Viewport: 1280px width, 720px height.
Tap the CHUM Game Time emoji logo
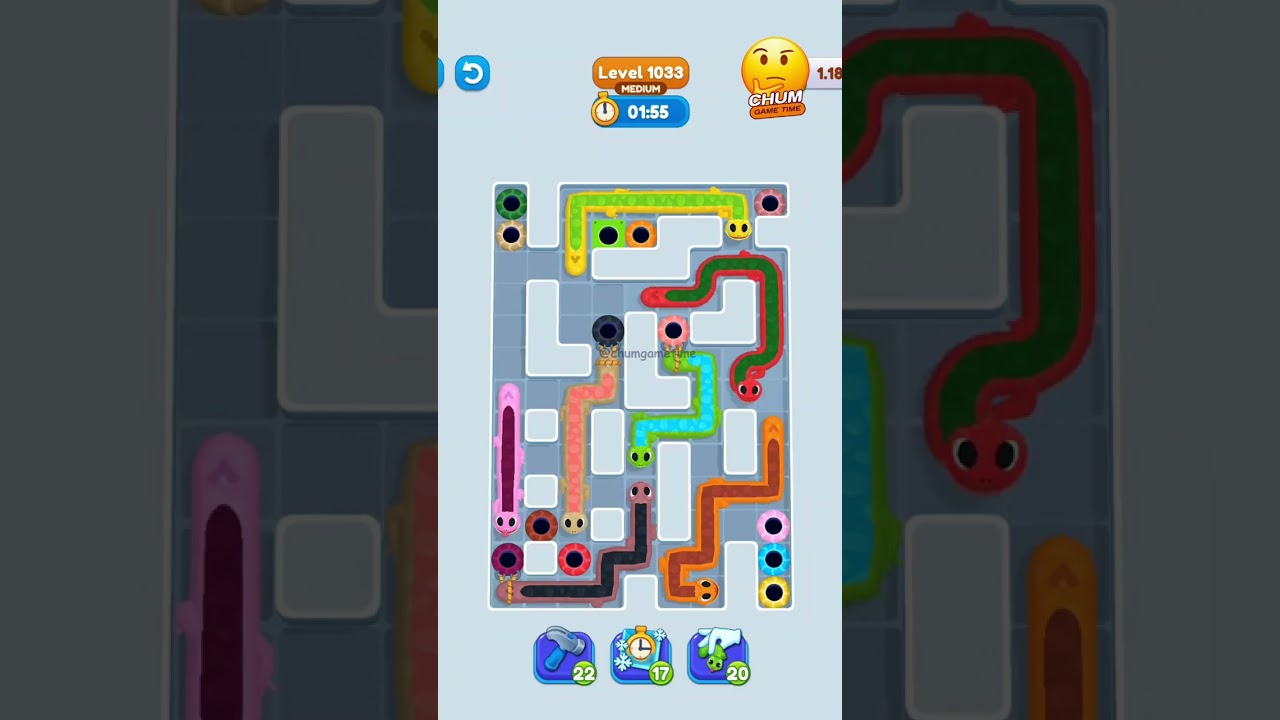click(776, 75)
